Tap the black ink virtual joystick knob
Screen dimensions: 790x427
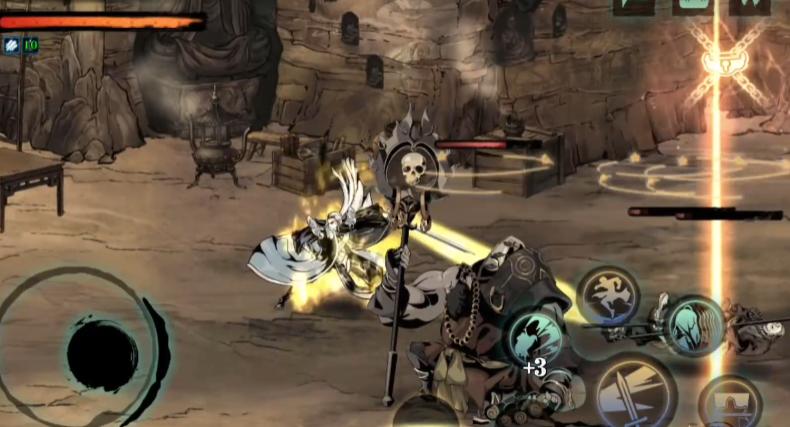point(102,353)
